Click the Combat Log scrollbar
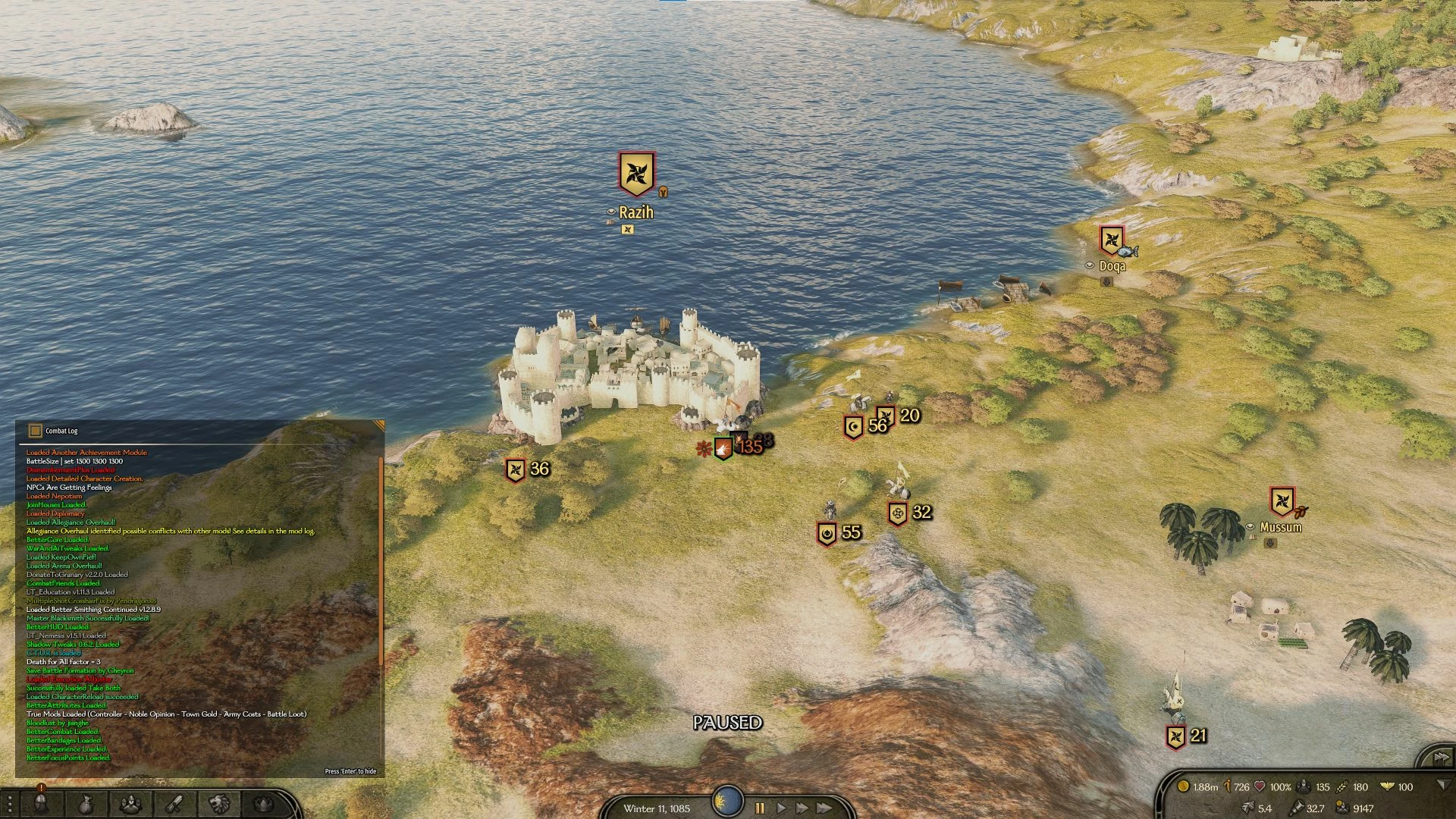1456x819 pixels. [381, 561]
